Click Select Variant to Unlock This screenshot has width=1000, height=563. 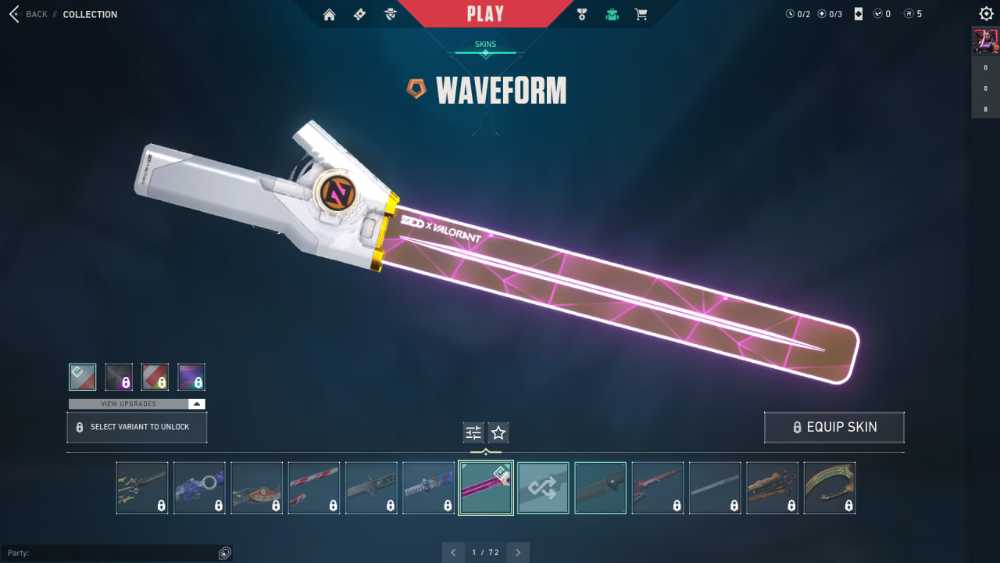click(136, 427)
